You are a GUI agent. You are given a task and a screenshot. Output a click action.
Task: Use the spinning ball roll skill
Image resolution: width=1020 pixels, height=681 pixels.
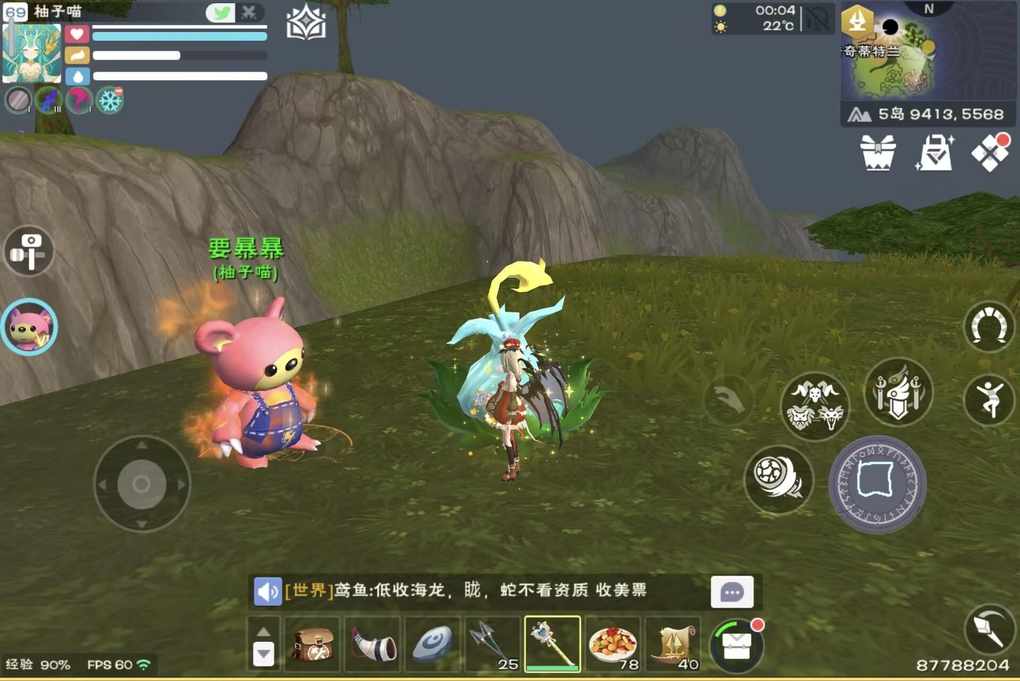pos(778,479)
